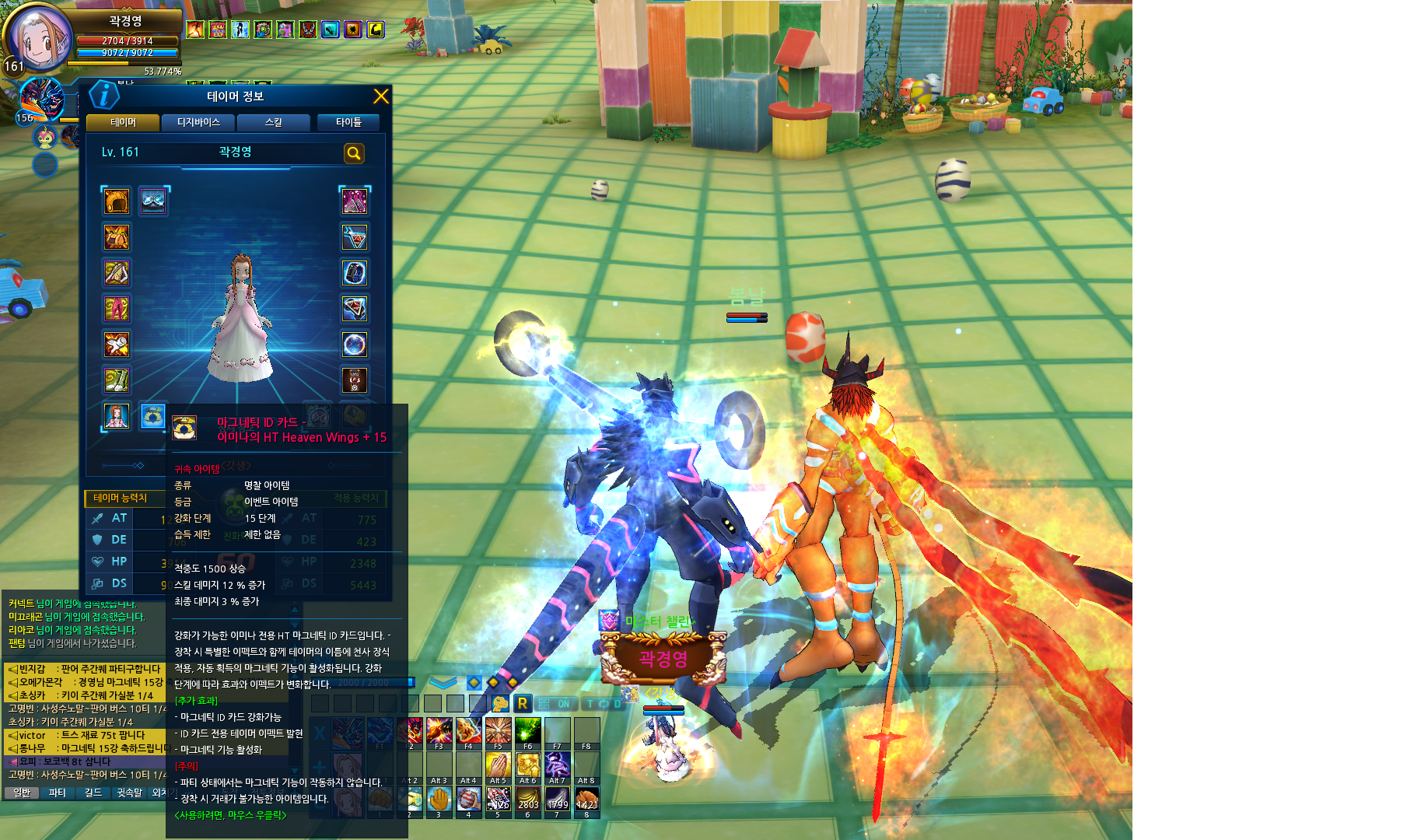Viewport: 1414px width, 840px height.
Task: Click the yellow R button above hotbar
Action: point(523,704)
